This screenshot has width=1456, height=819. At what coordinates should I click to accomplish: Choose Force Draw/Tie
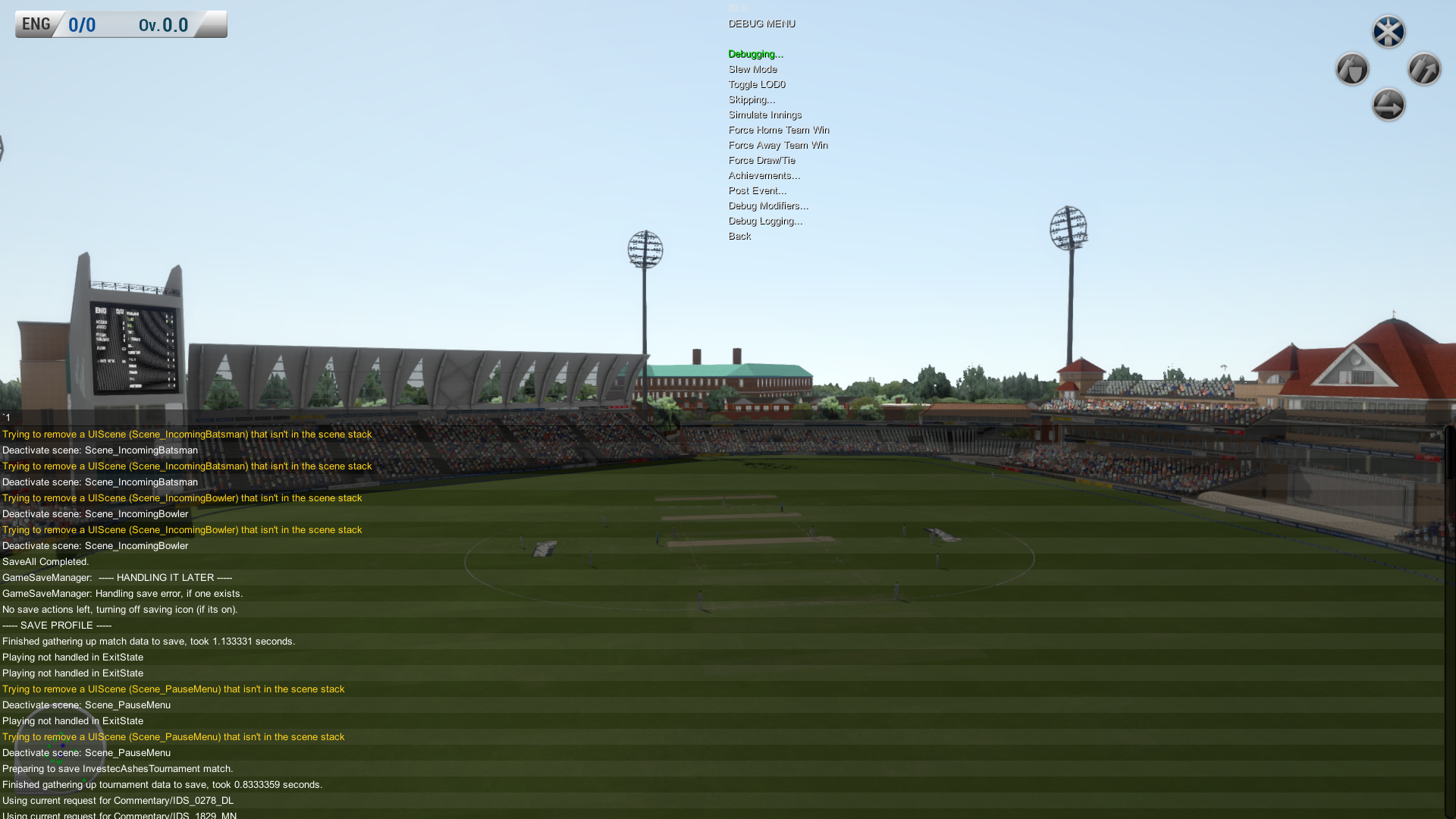761,160
